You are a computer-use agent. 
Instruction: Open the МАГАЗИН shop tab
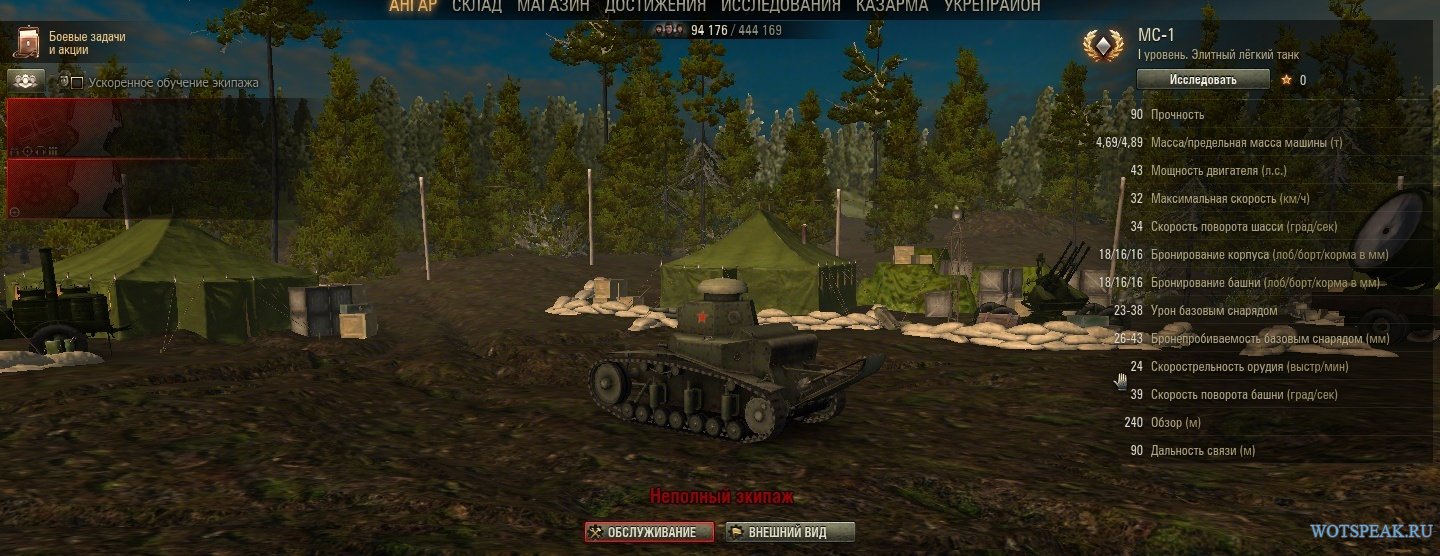tap(553, 7)
